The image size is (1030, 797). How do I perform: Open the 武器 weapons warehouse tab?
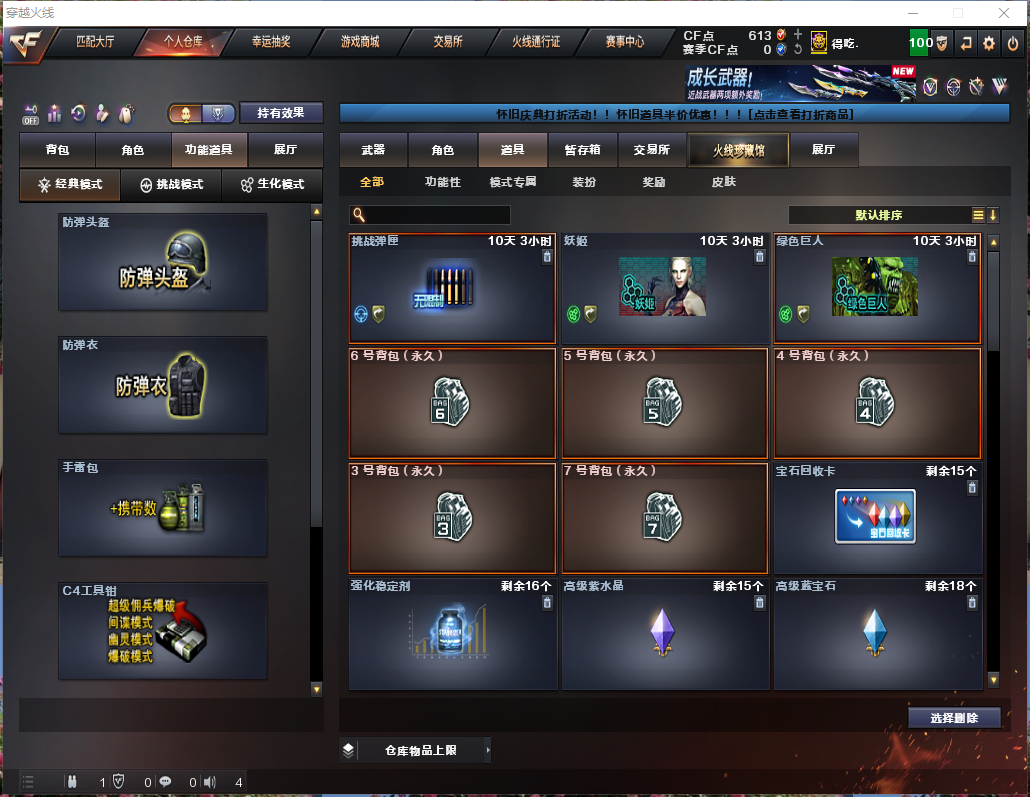373,150
